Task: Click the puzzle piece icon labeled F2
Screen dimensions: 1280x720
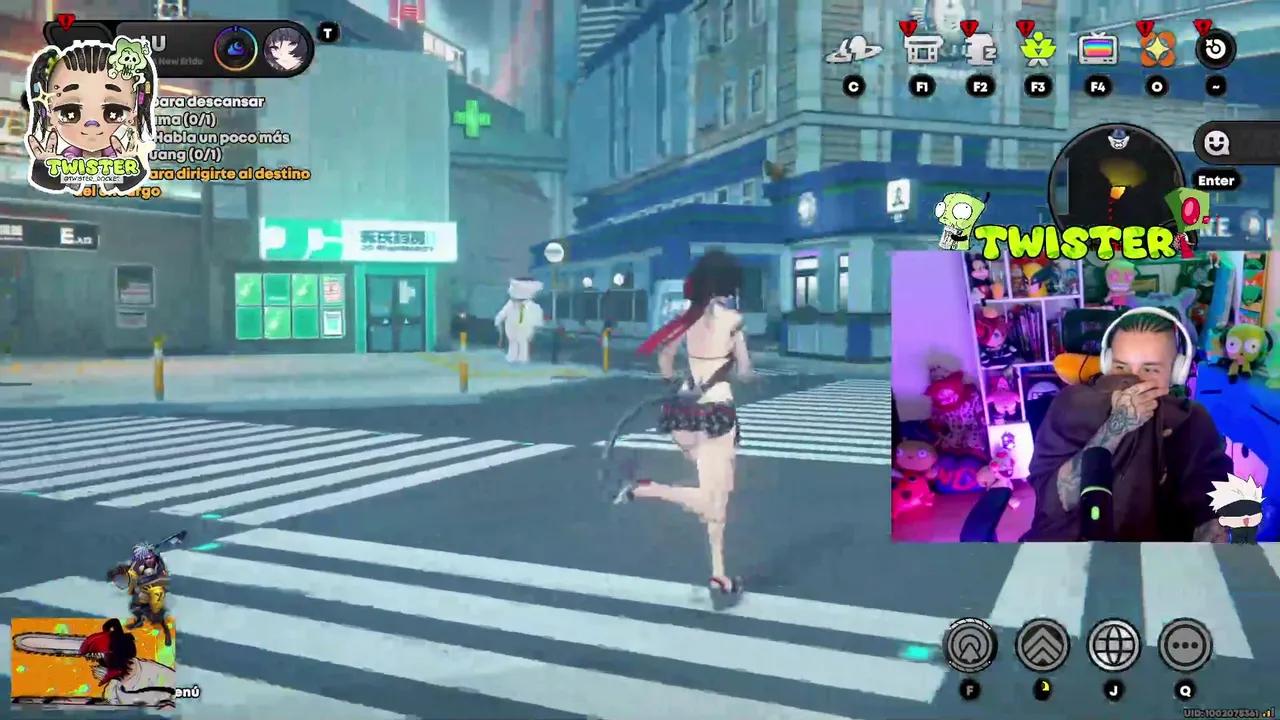Action: (980, 49)
